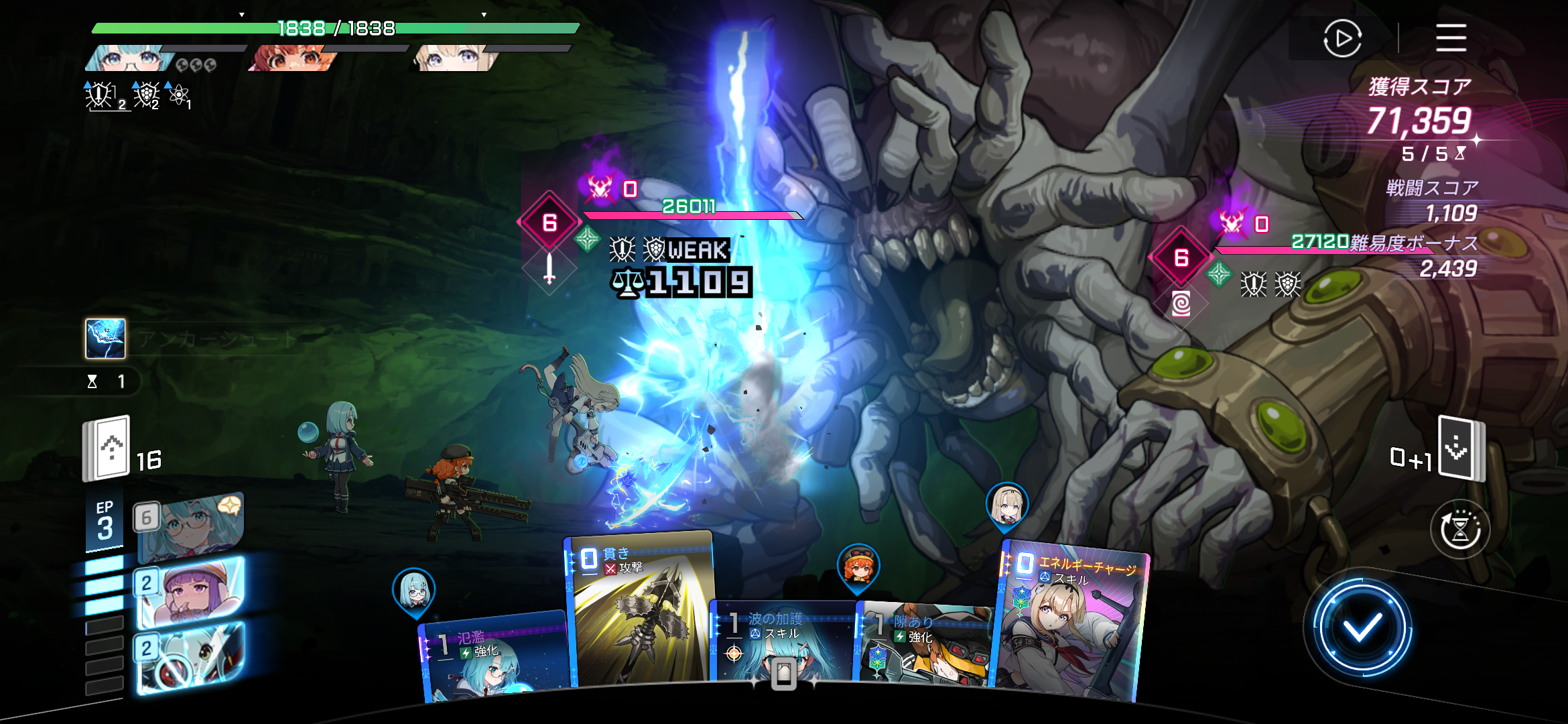Confirm end turn with the checkmark button

(1362, 628)
